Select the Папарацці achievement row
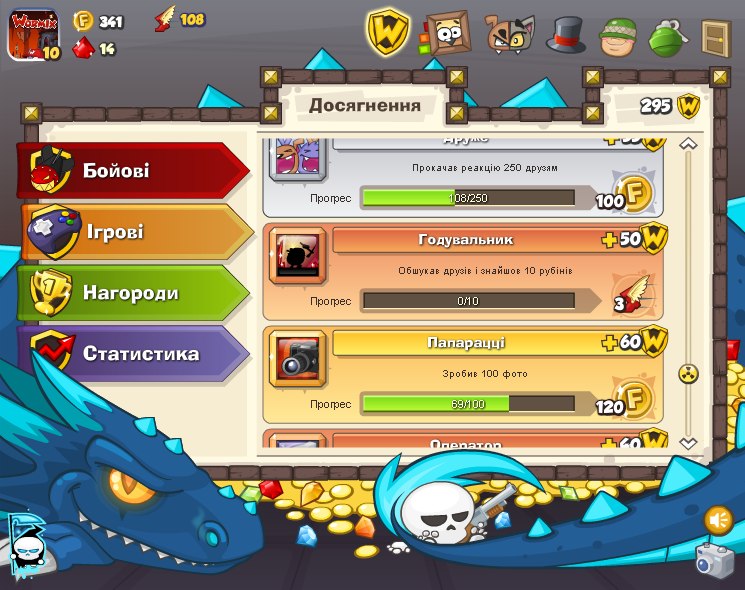Image resolution: width=745 pixels, height=590 pixels. [464, 374]
